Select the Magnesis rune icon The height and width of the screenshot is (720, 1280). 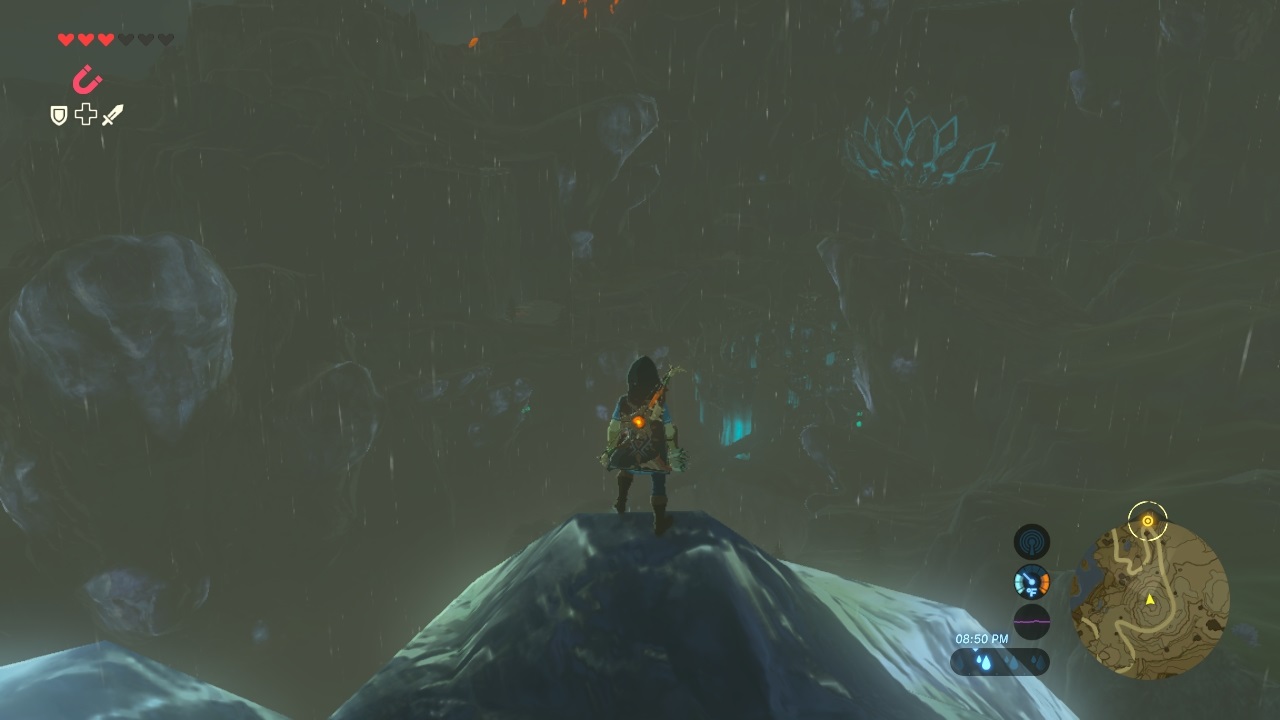[x=88, y=79]
